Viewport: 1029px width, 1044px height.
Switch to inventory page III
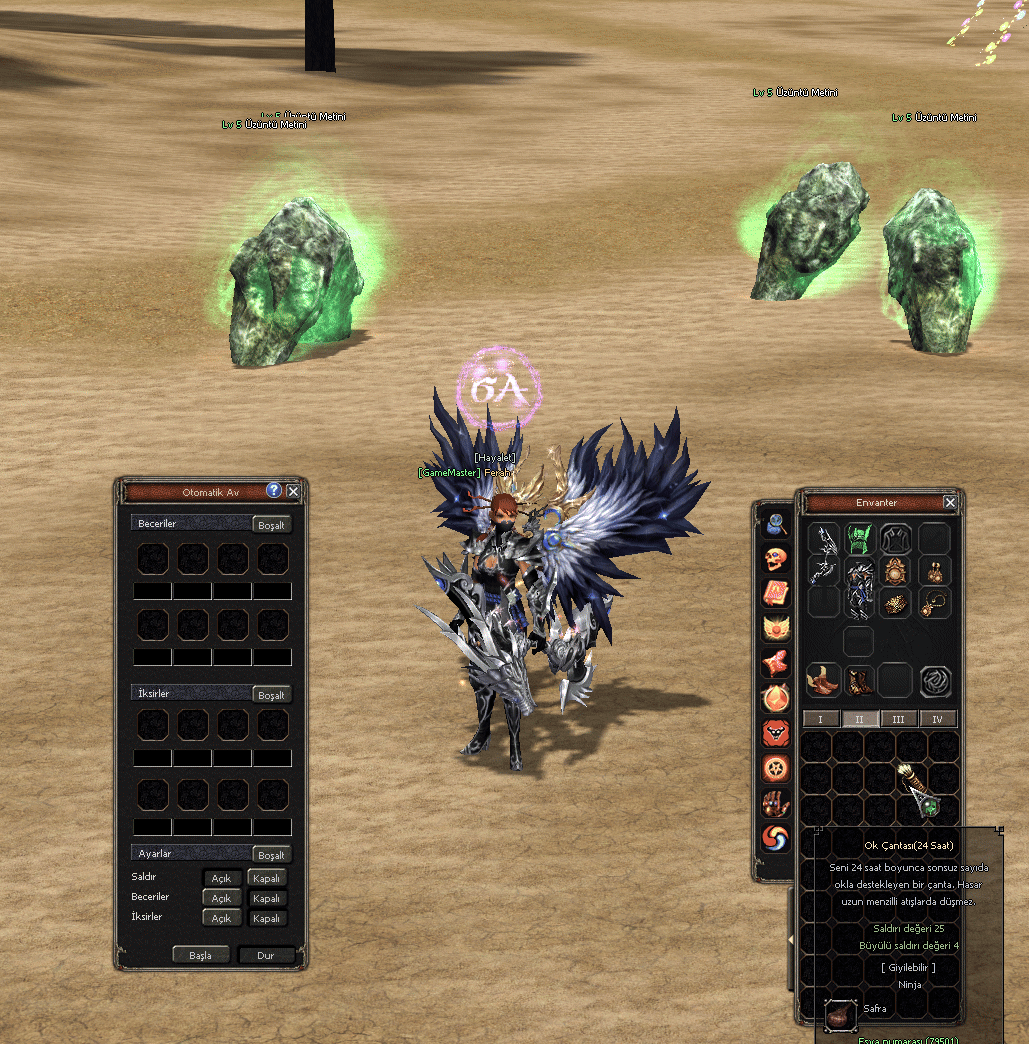tap(898, 719)
